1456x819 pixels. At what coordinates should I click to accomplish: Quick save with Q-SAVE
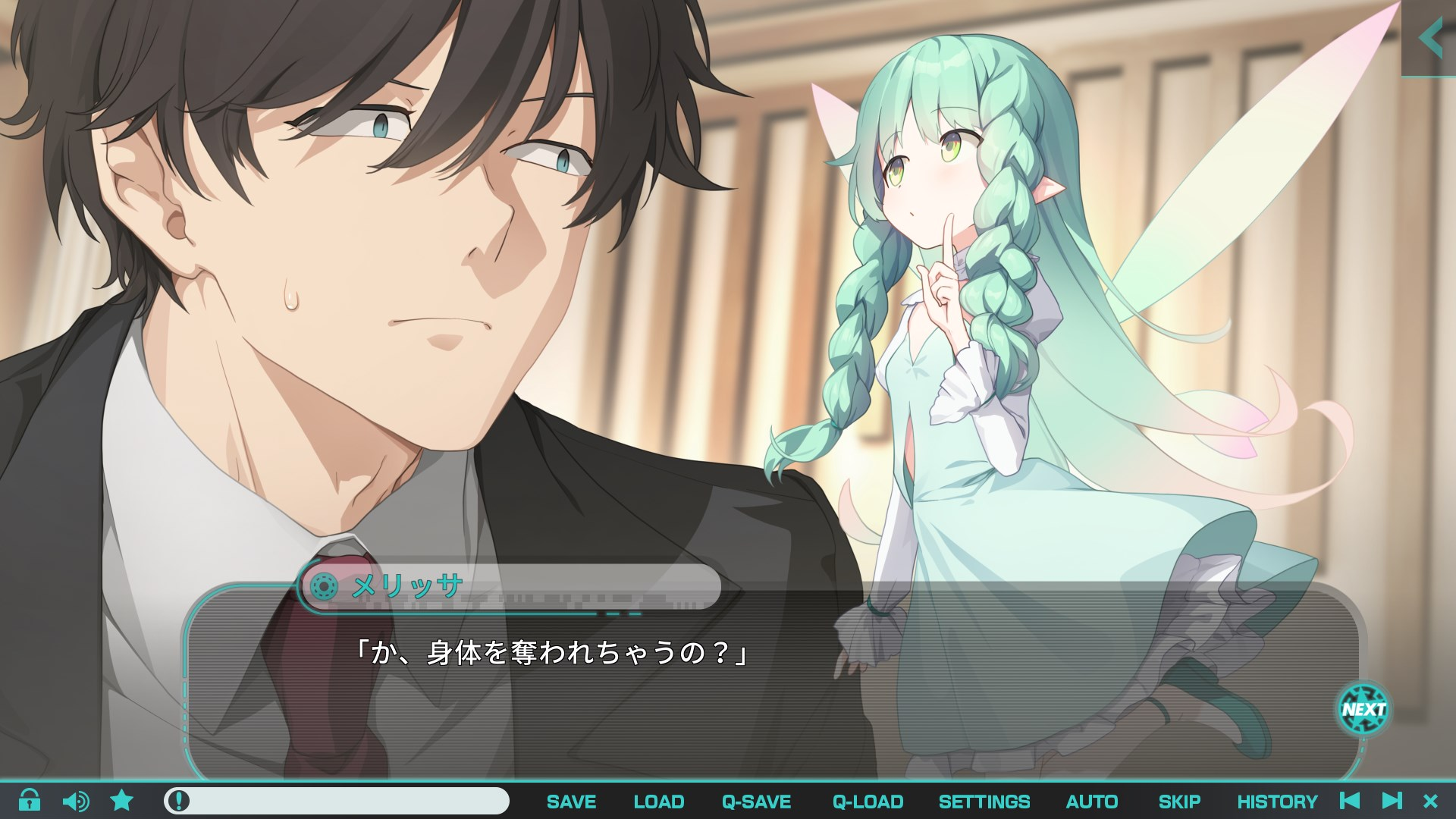tap(756, 802)
